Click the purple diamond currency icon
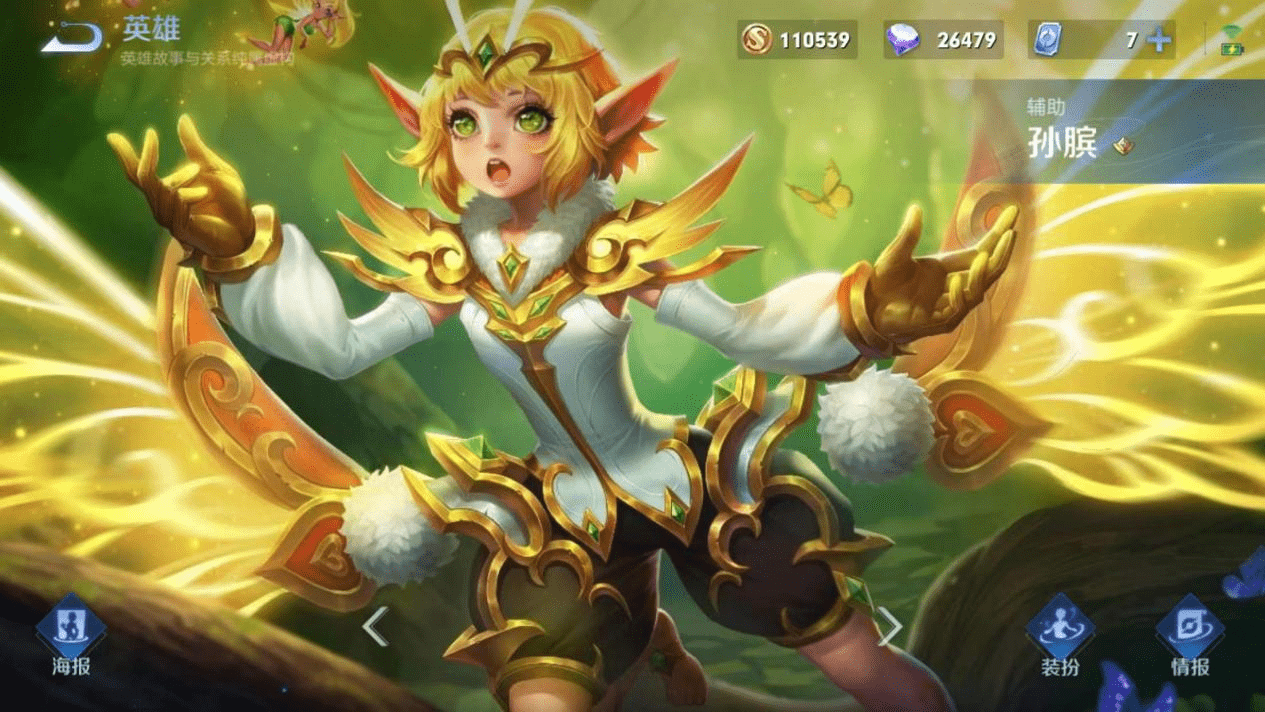Viewport: 1265px width, 712px height. 903,40
